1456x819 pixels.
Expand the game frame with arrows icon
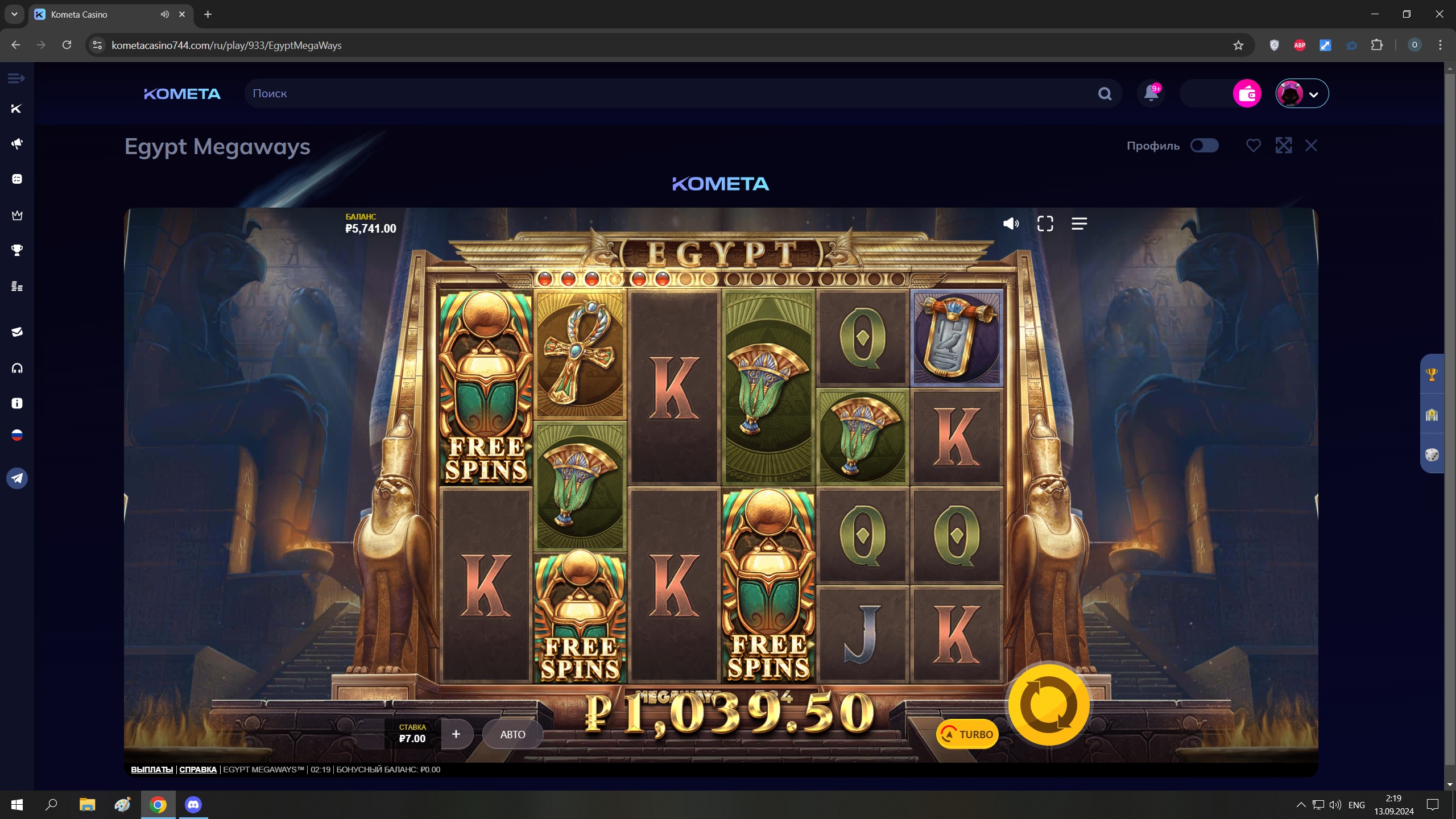coord(1283,146)
